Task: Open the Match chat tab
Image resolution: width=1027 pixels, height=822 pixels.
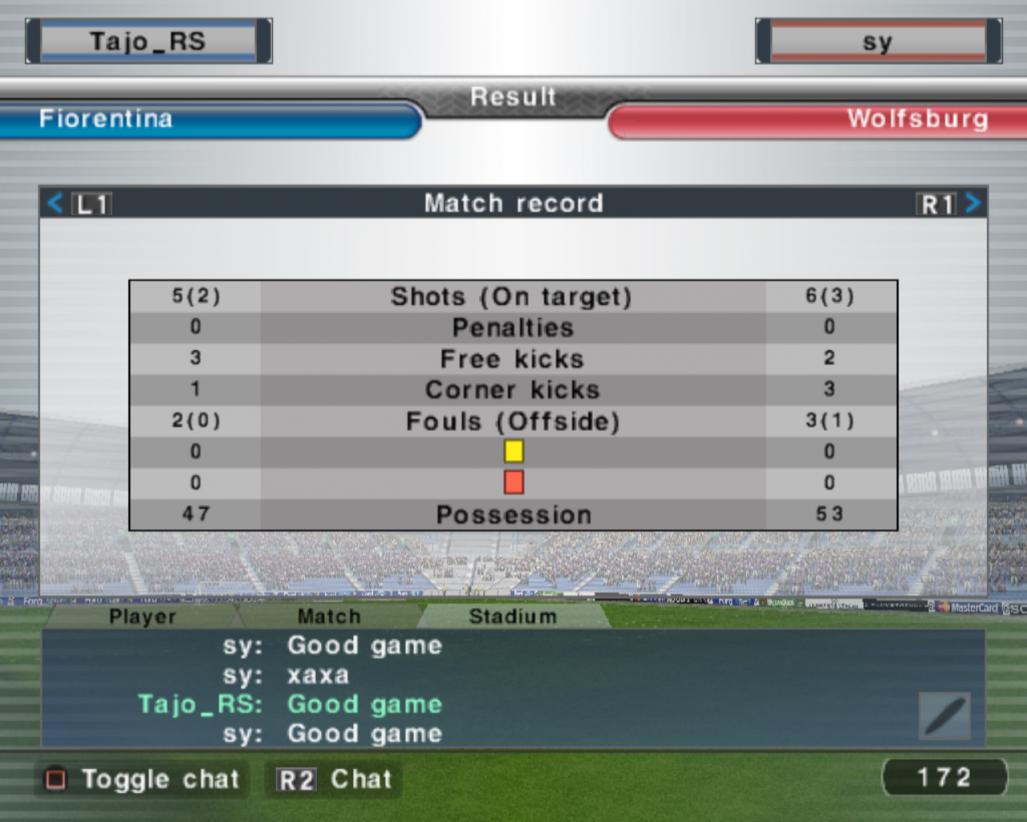Action: [329, 616]
